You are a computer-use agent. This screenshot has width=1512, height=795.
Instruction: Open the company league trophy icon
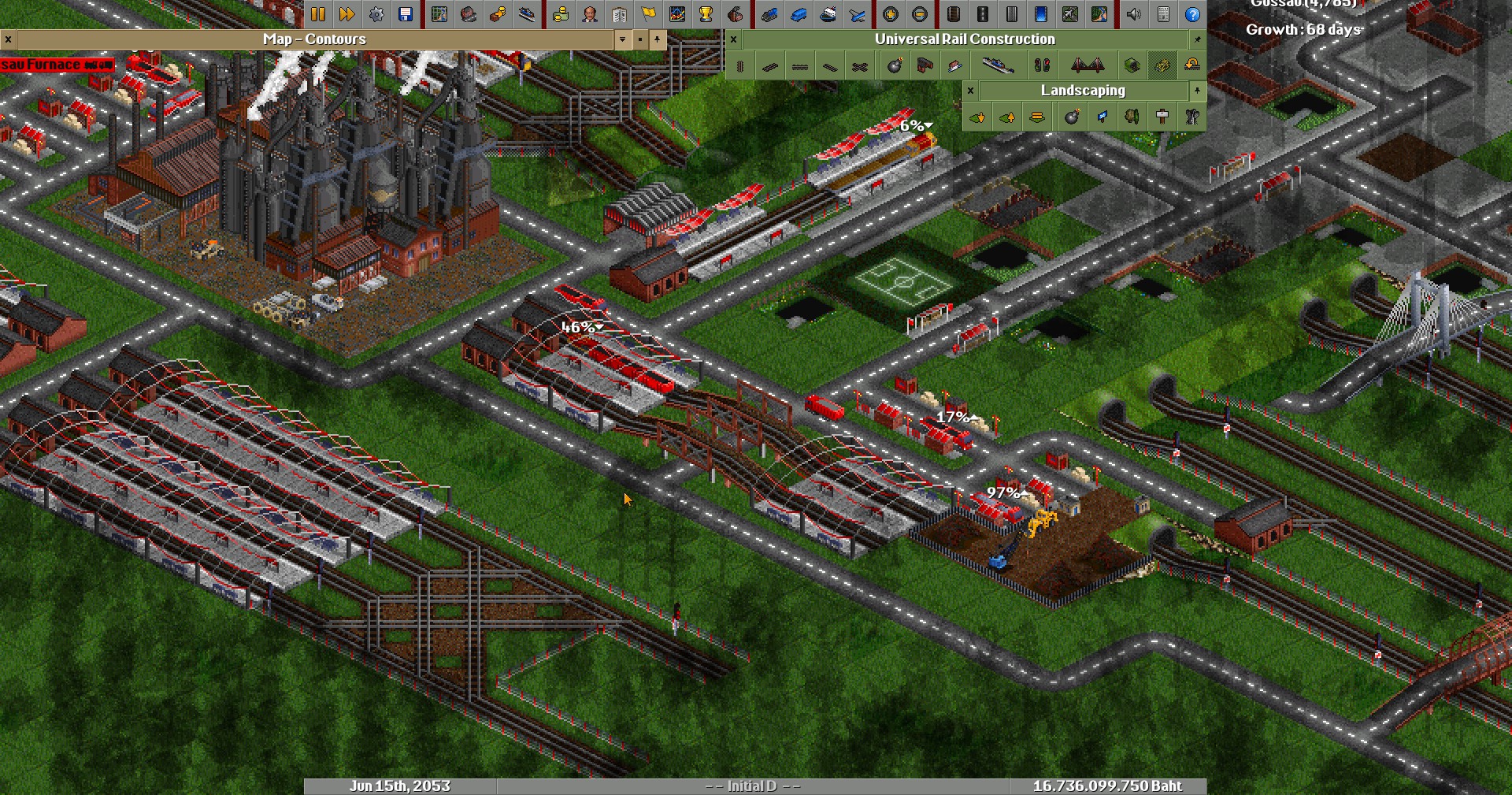706,14
